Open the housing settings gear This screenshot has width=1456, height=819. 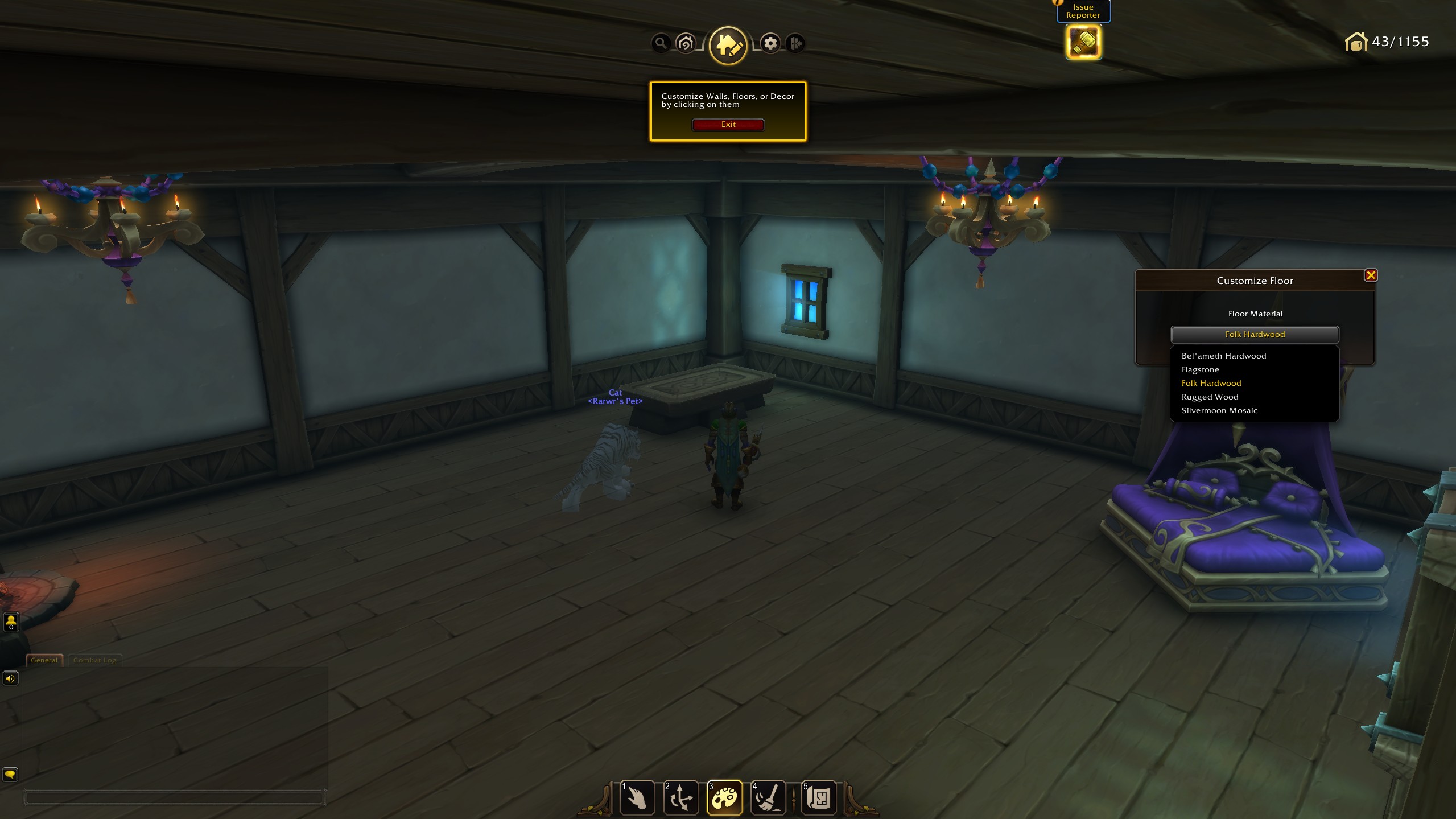pyautogui.click(x=770, y=43)
